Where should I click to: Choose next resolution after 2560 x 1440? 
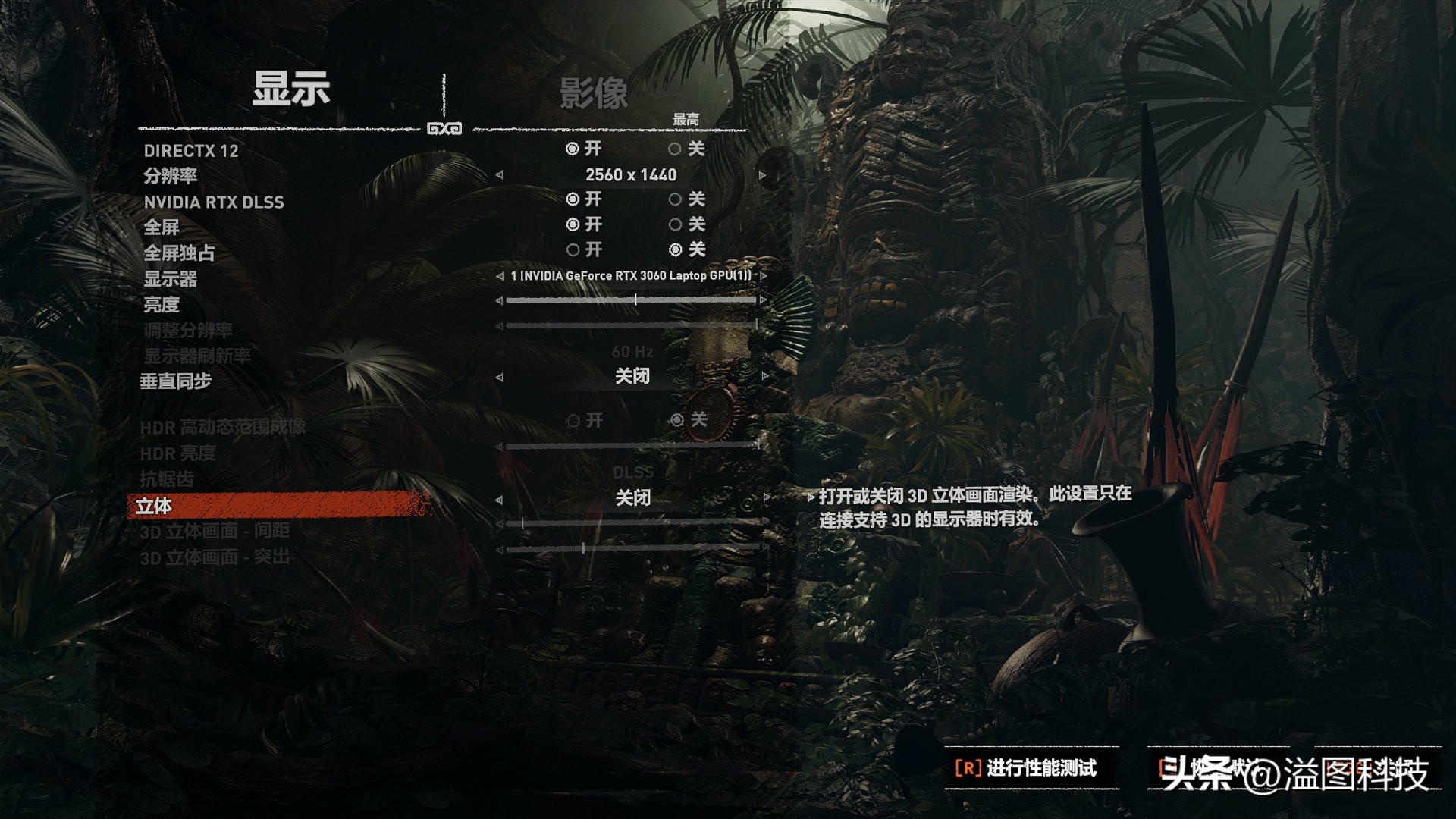(763, 175)
